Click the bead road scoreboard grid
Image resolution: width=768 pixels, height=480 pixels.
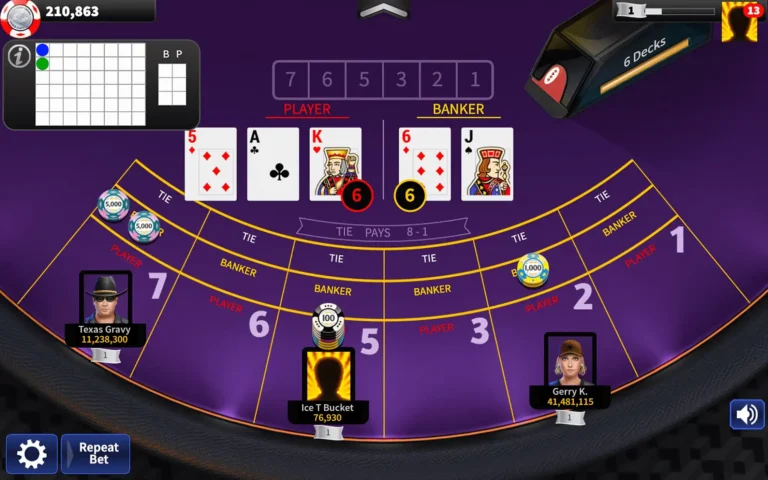tap(90, 84)
